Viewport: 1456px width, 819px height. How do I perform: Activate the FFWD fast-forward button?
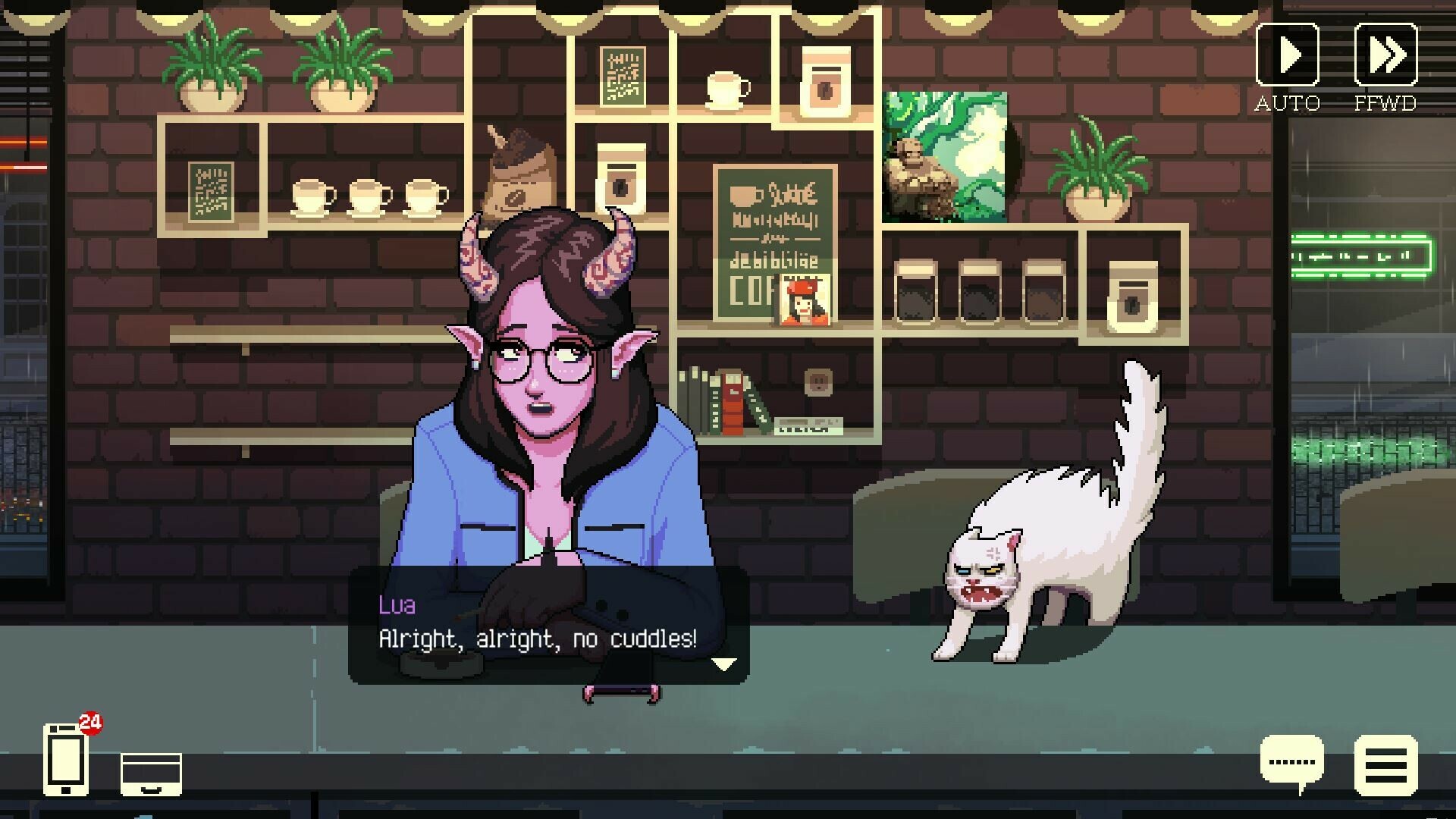point(1385,55)
